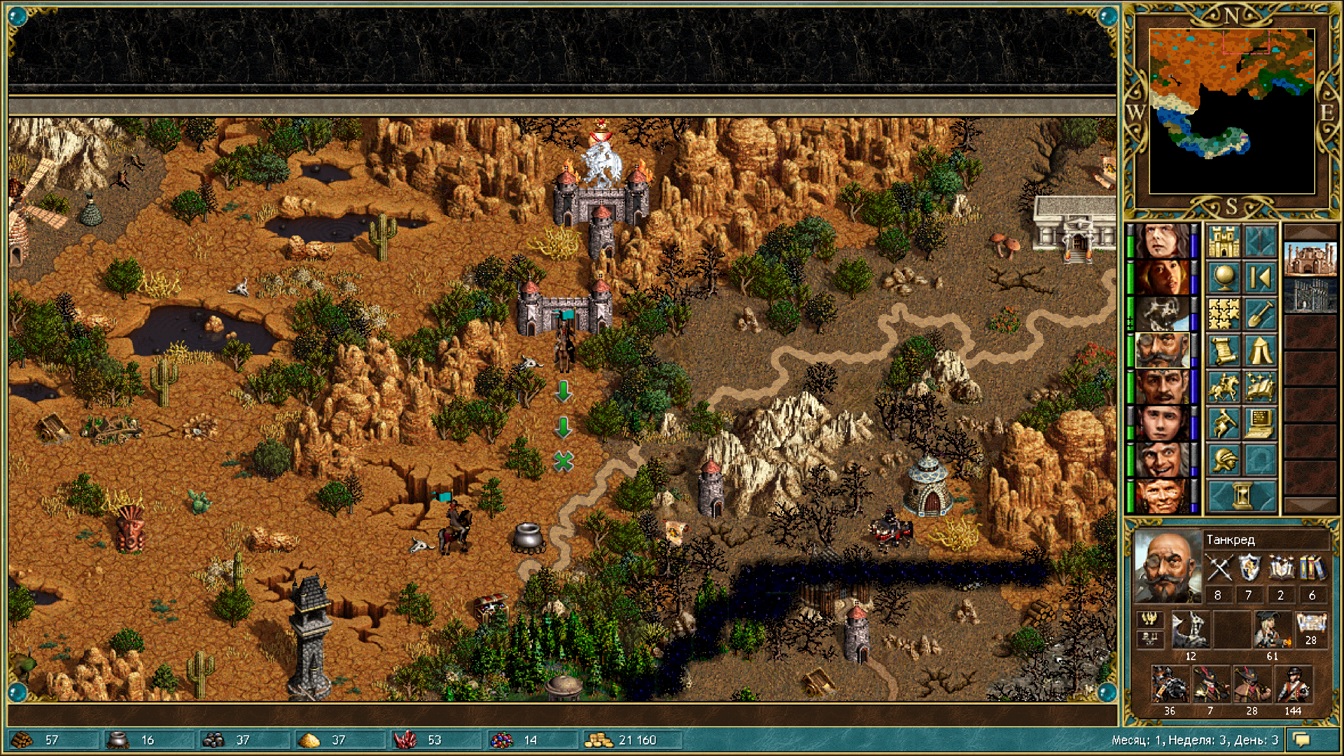
Task: End the turn with the hourglass button
Action: click(x=1242, y=495)
